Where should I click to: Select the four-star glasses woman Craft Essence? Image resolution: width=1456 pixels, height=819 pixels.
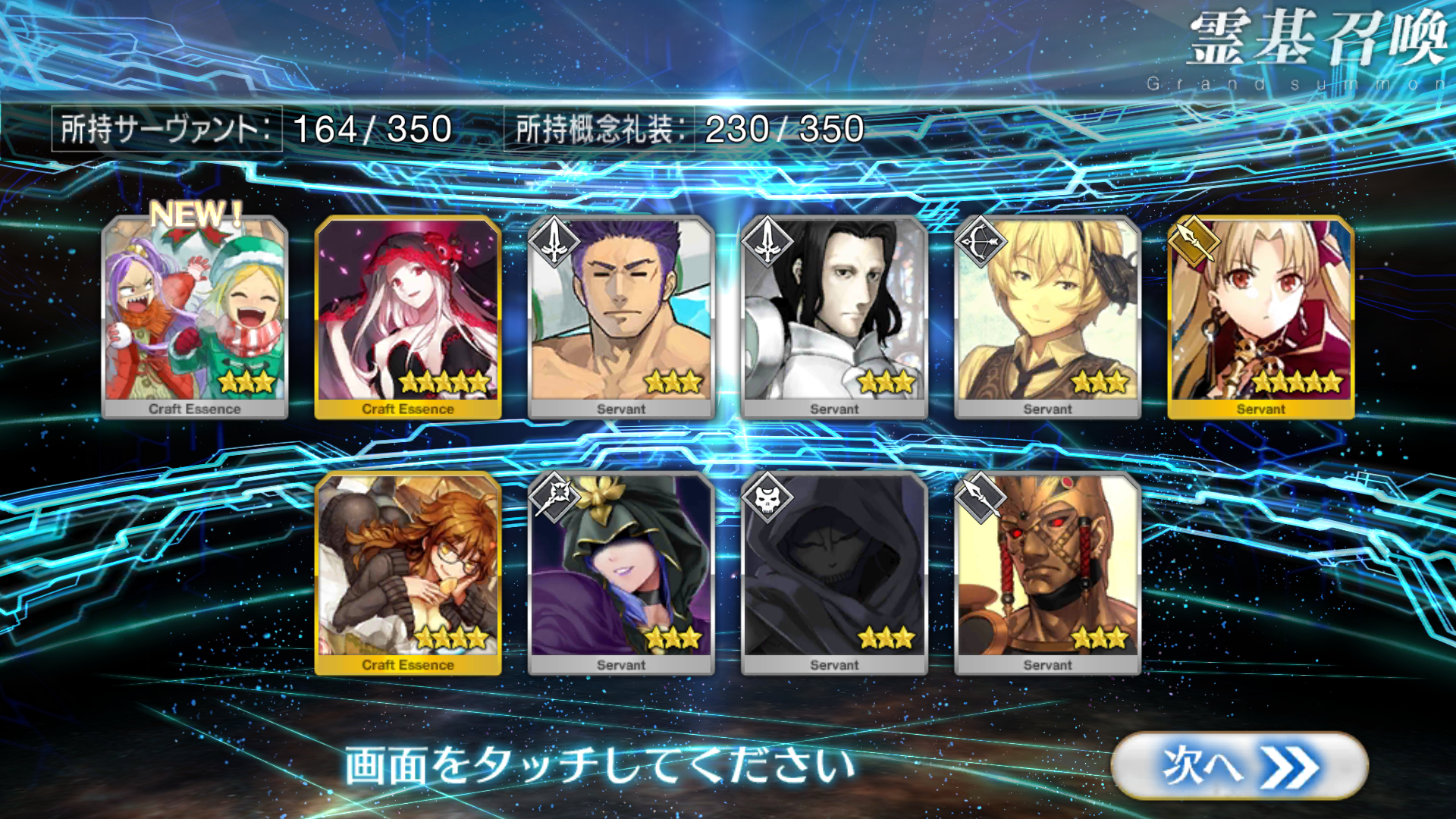coord(408,573)
